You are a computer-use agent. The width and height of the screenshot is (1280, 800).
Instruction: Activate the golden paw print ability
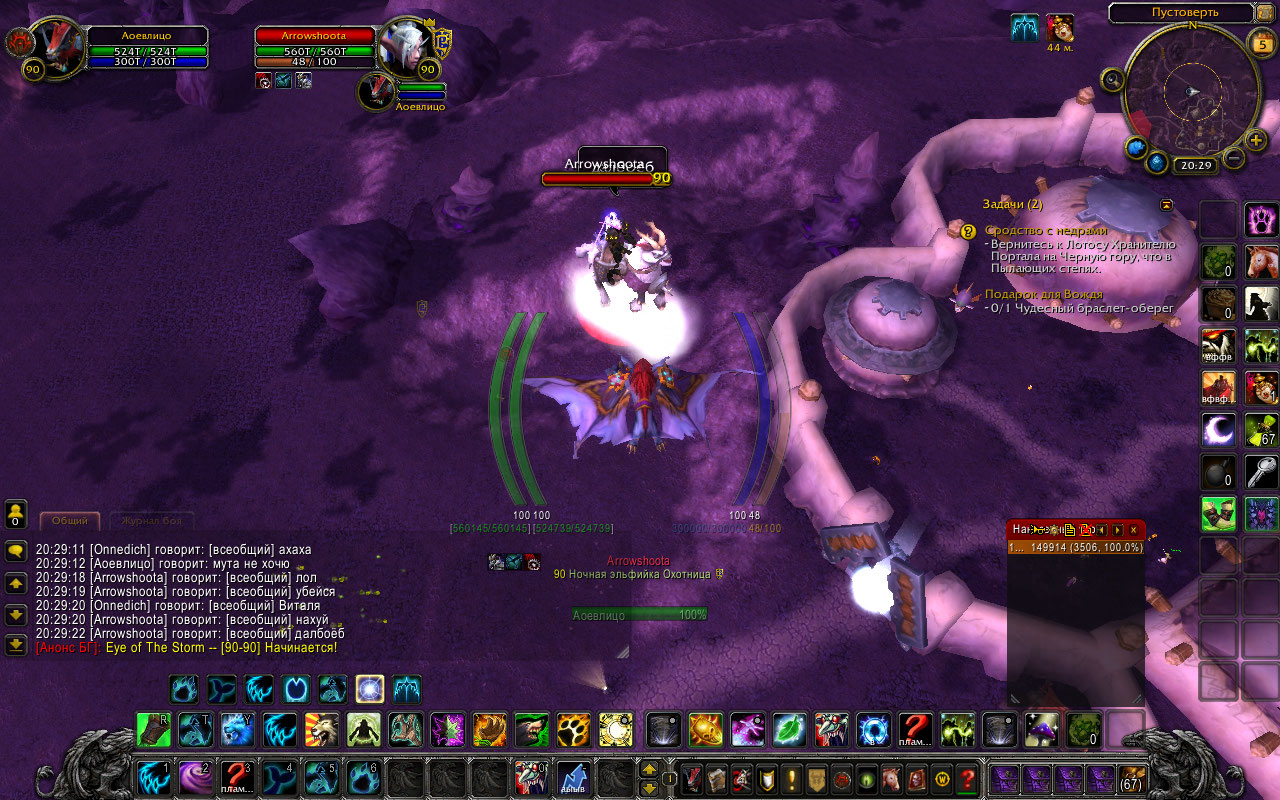(x=574, y=730)
